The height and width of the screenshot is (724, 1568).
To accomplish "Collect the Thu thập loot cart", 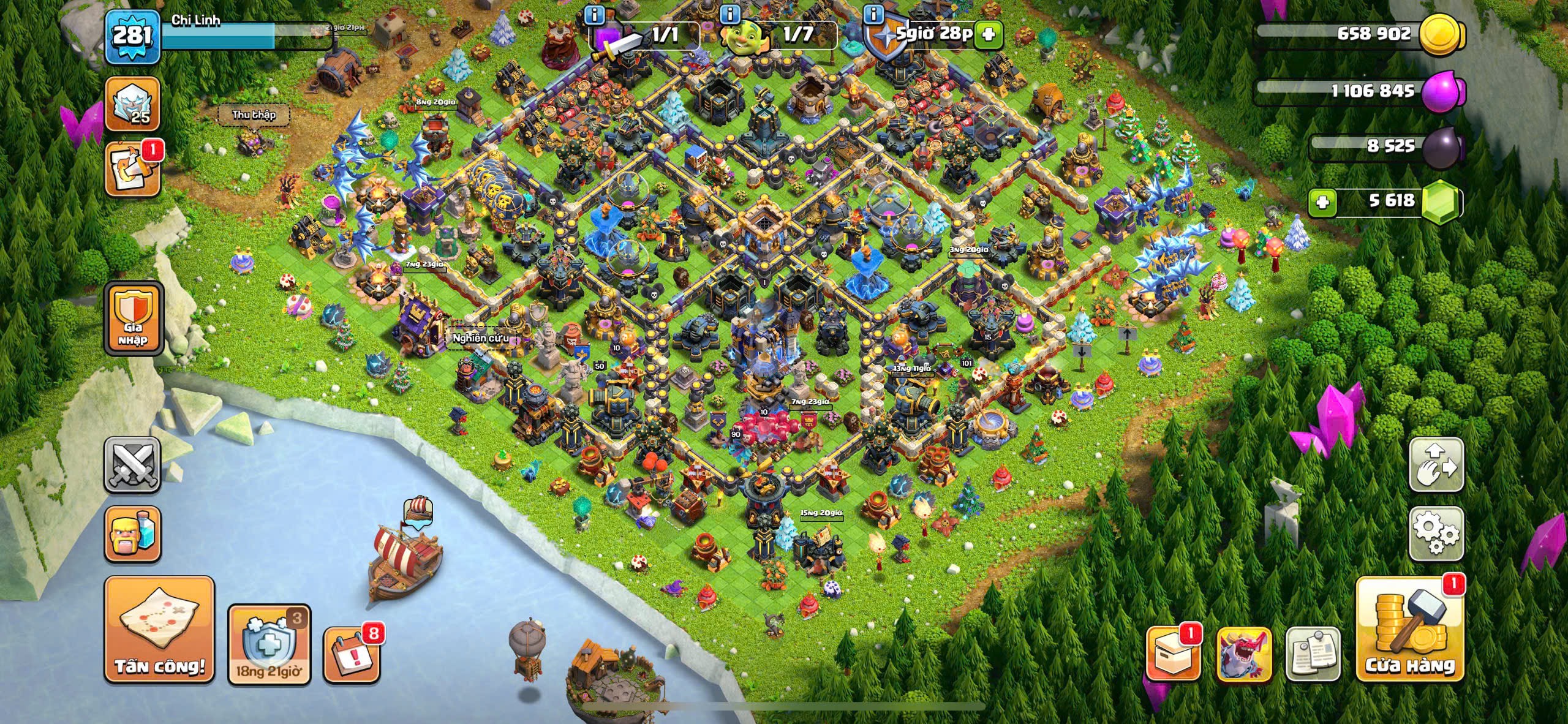I will coord(253,115).
